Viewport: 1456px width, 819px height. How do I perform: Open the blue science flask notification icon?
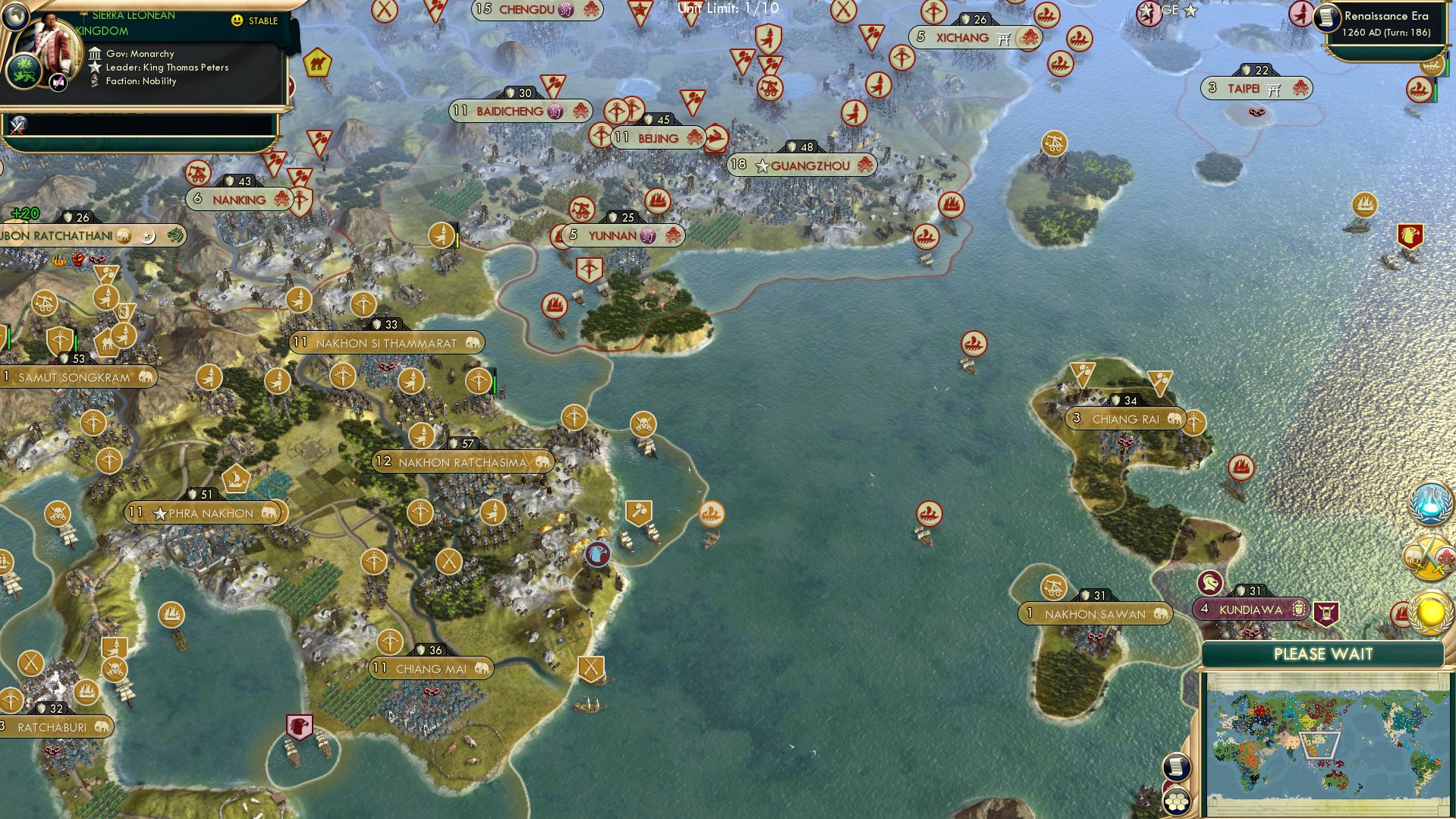click(1431, 501)
